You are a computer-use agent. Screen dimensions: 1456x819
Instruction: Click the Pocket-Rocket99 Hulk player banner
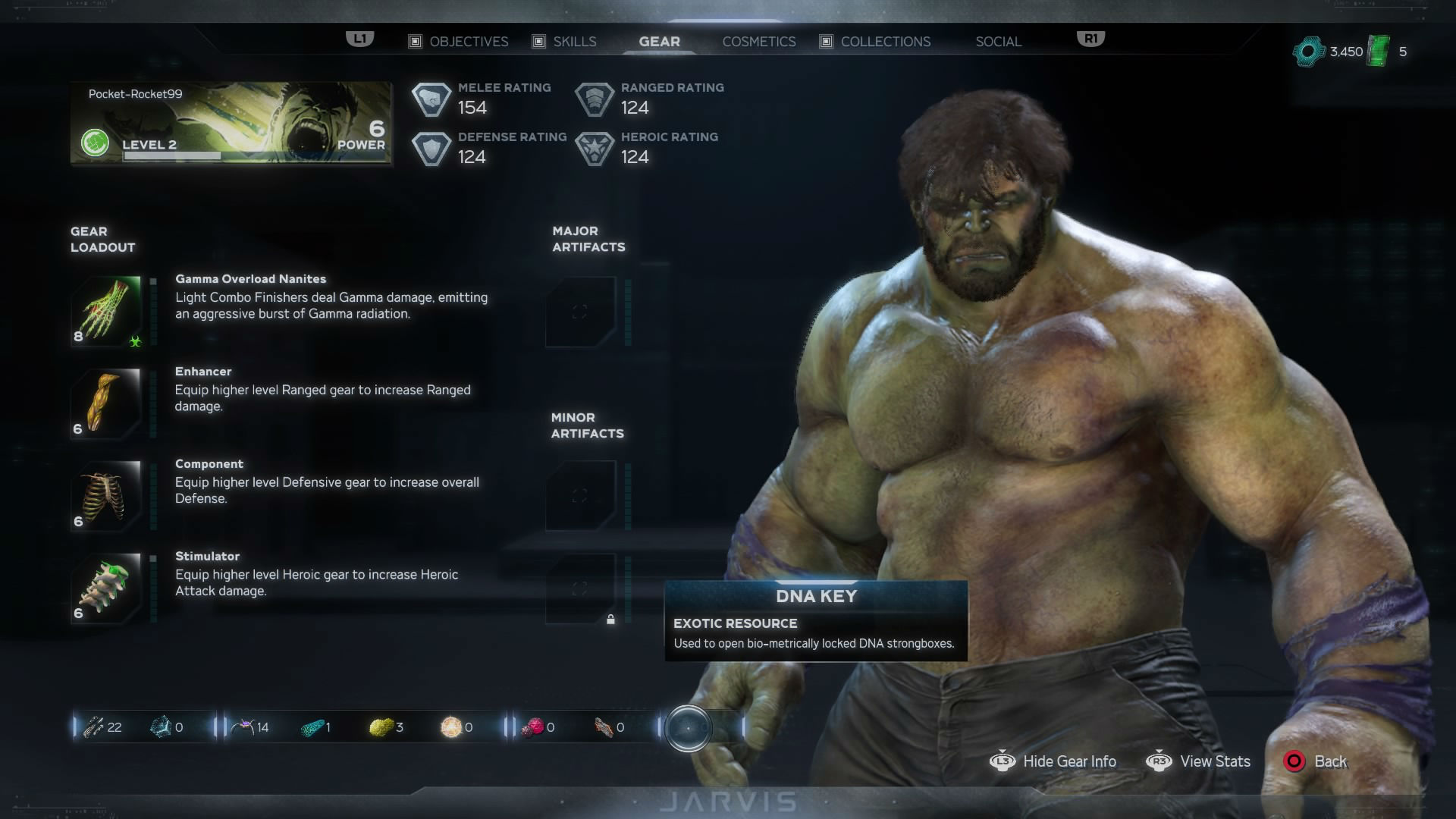tap(231, 124)
